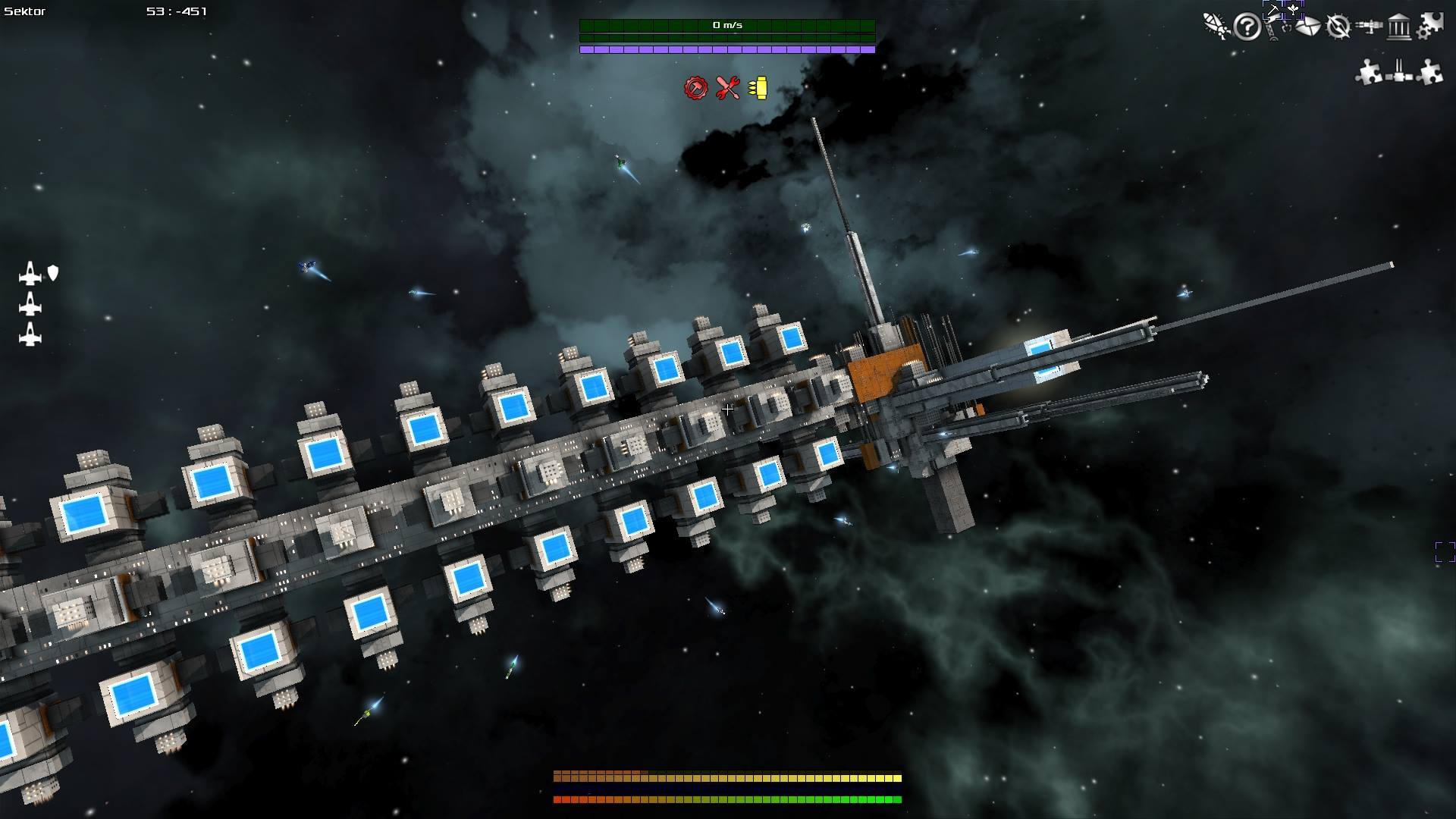Click the yellow thruster status icon

[758, 88]
